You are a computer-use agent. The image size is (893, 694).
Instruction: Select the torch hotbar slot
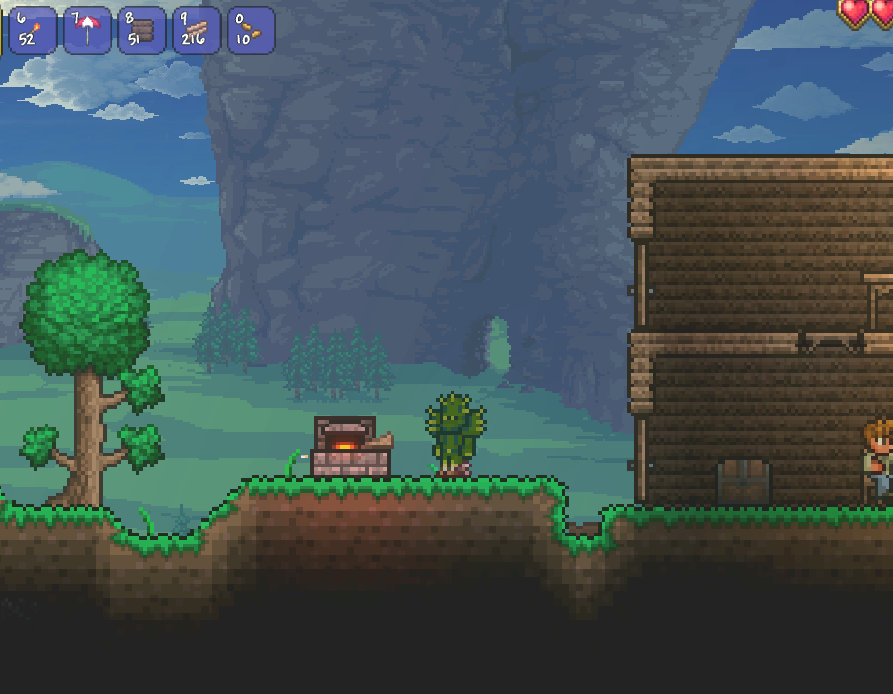click(x=32, y=30)
